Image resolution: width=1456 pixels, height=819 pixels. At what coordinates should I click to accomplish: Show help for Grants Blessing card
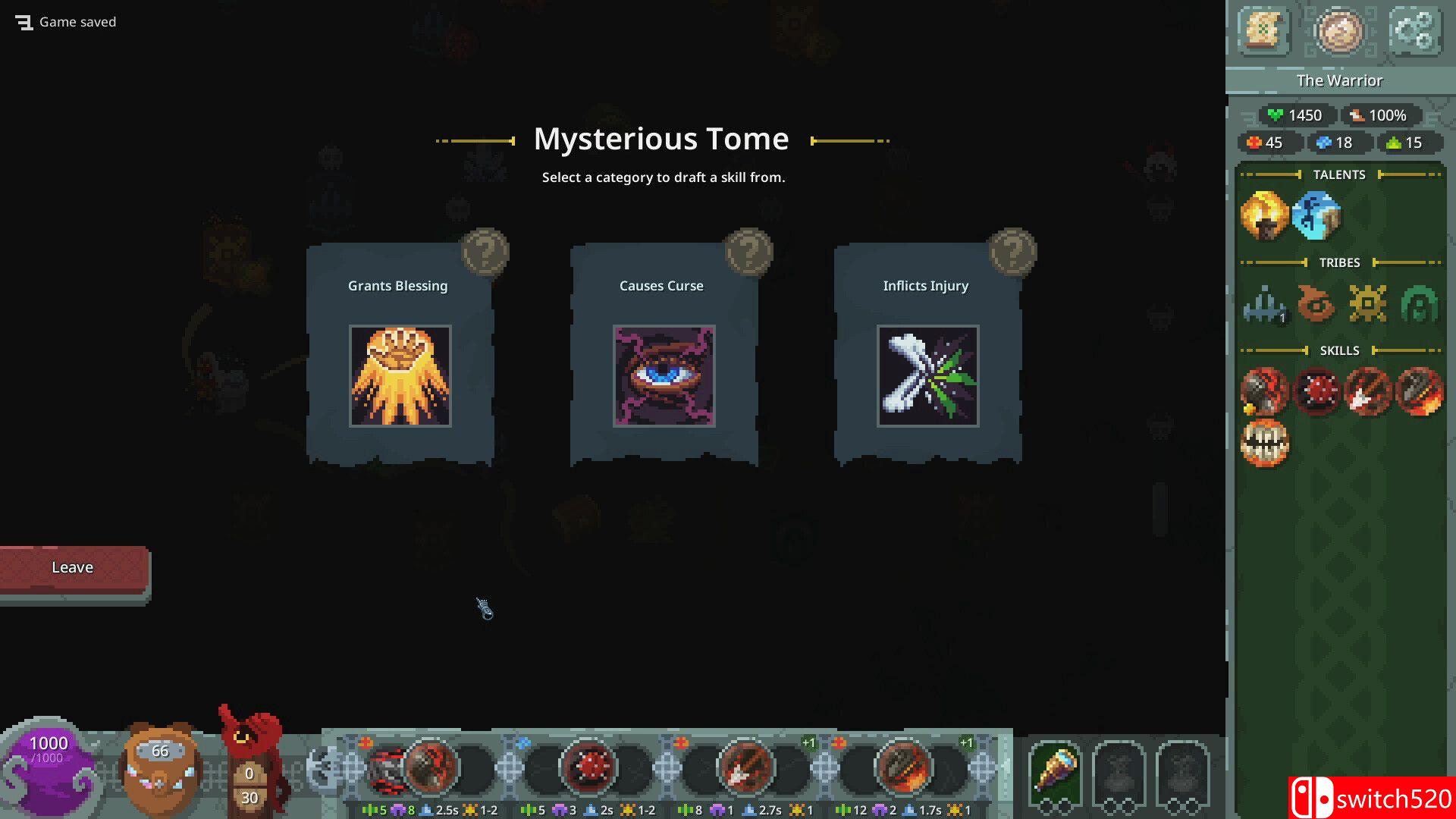(485, 251)
